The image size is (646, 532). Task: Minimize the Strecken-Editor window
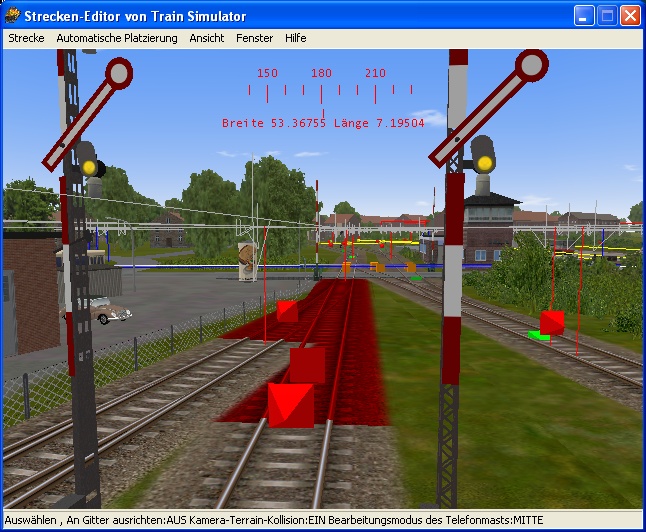point(584,16)
